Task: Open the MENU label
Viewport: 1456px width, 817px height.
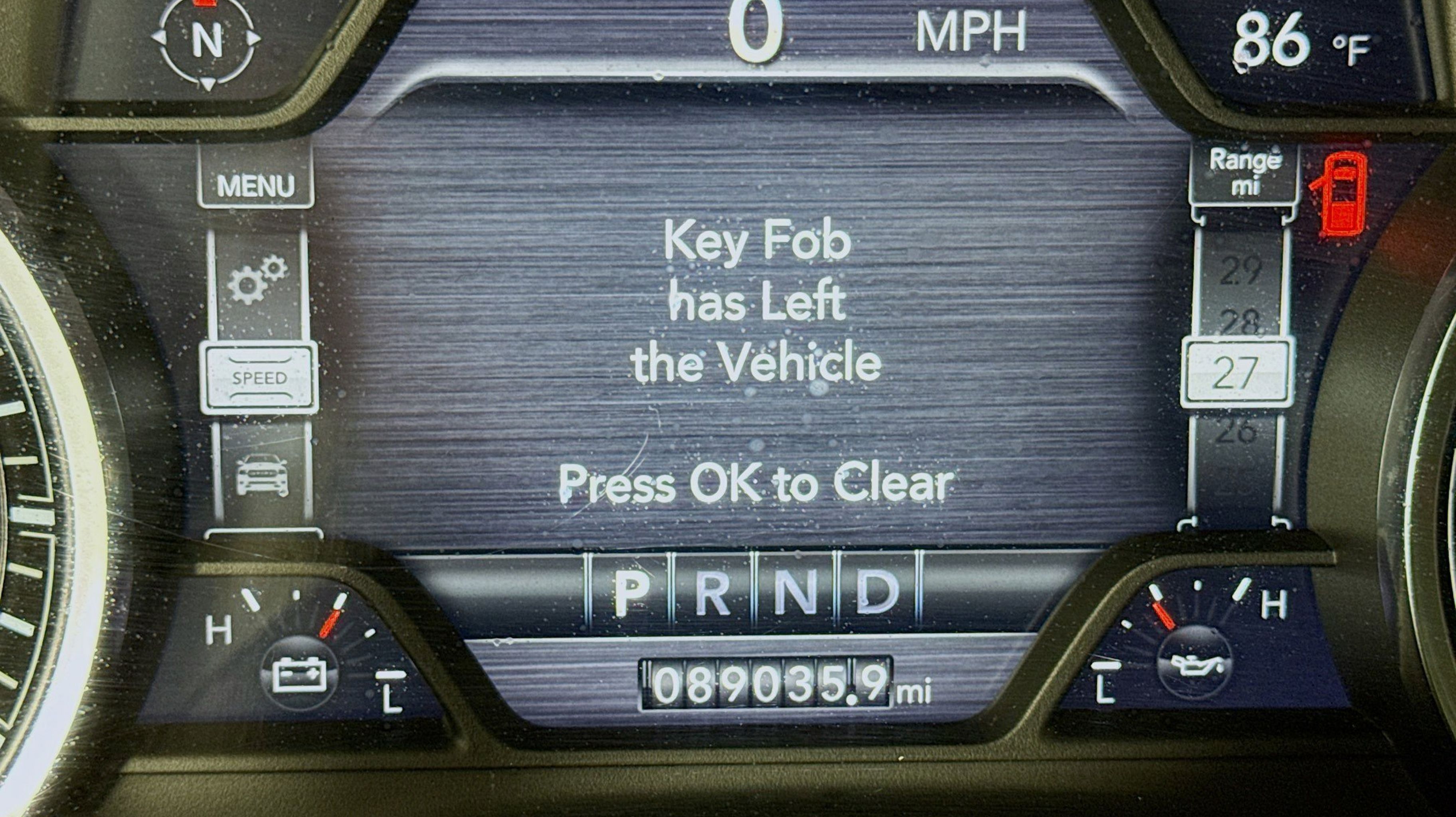Action: tap(255, 185)
